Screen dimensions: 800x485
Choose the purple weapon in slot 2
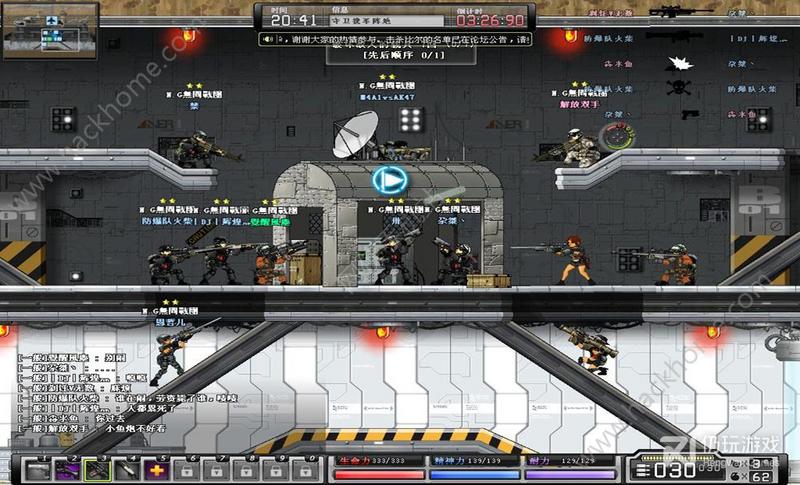click(x=69, y=469)
